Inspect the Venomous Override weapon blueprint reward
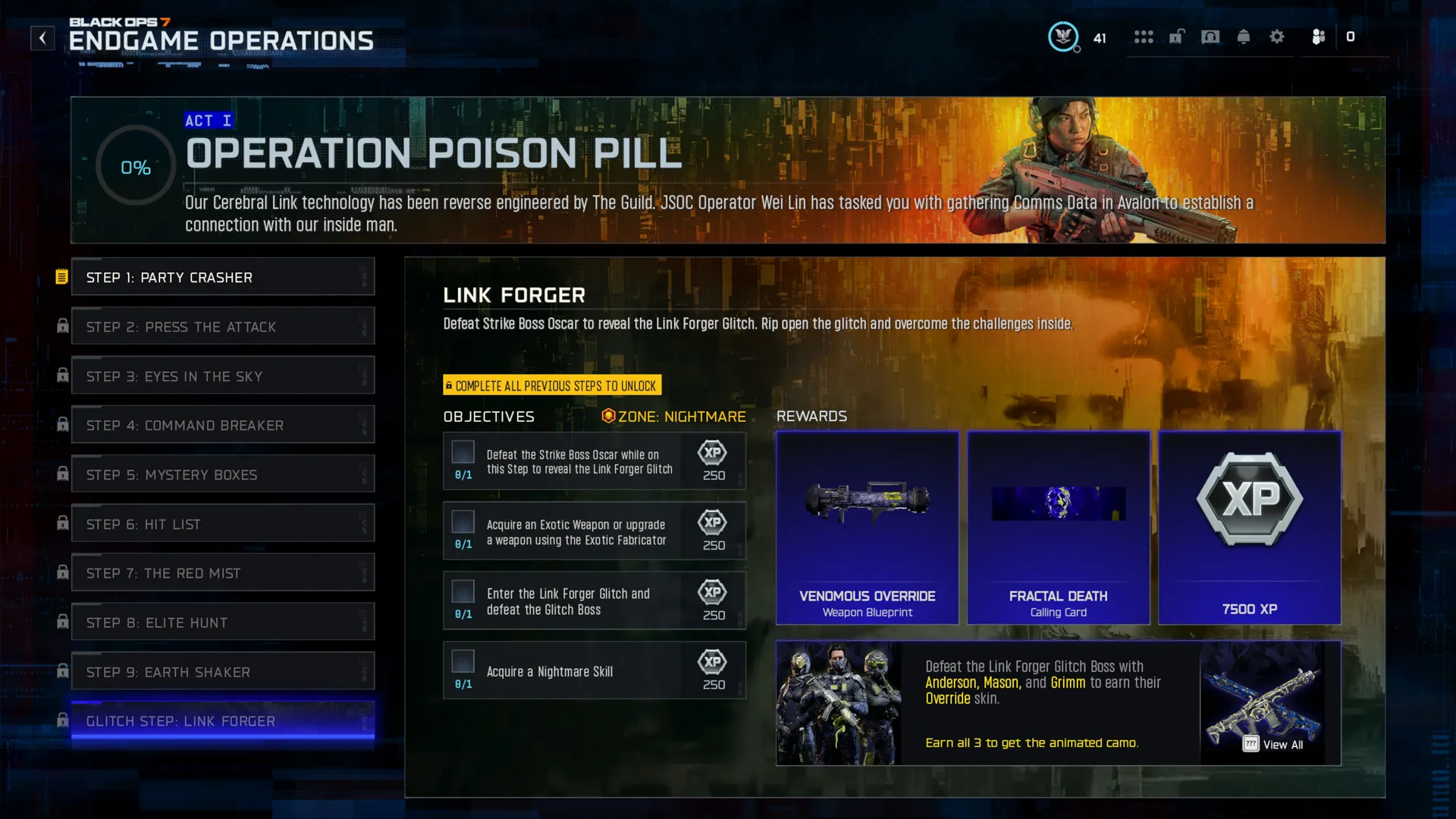This screenshot has width=1456, height=819. pyautogui.click(x=867, y=528)
